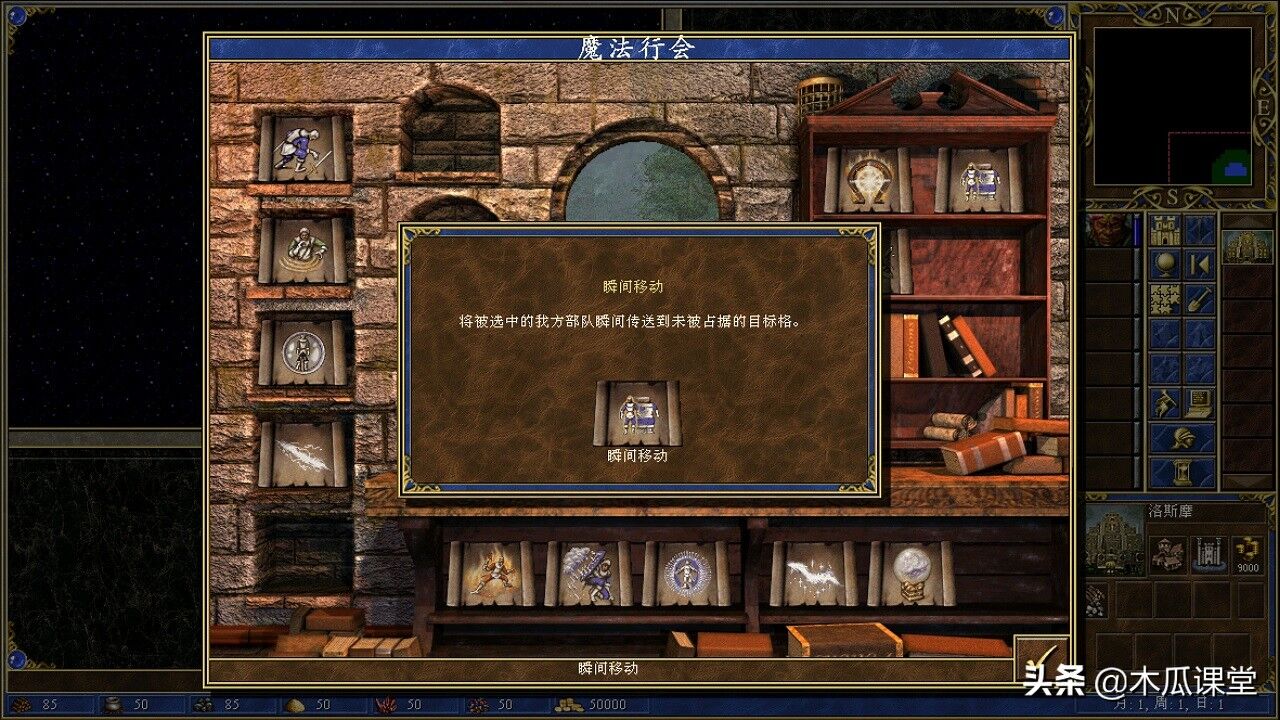Click the Adventure Options quill icon

click(1163, 401)
